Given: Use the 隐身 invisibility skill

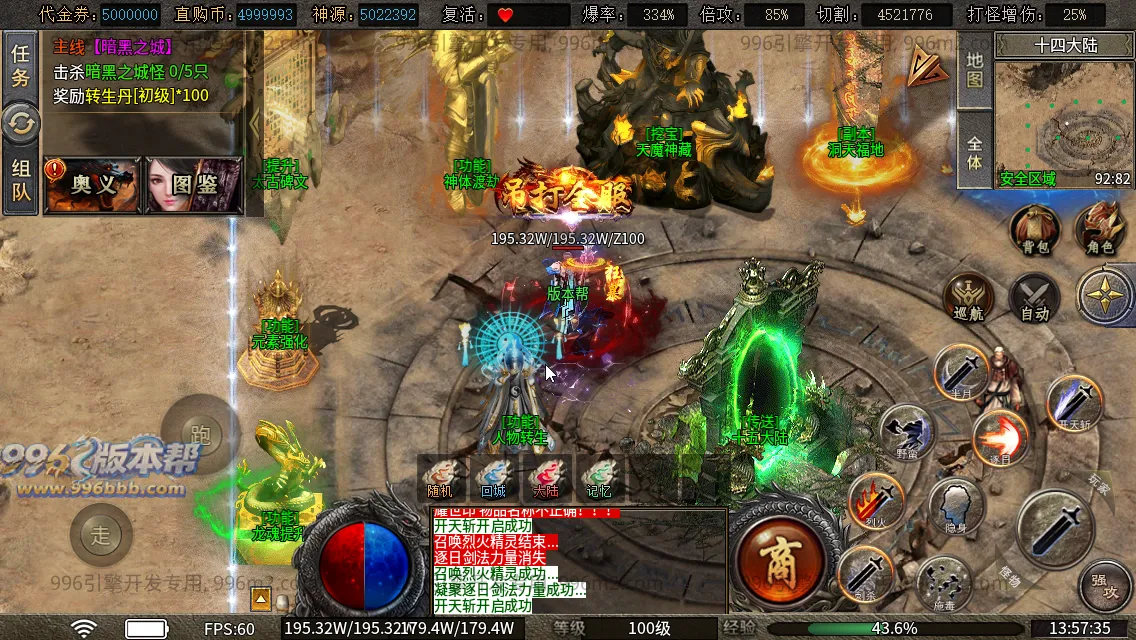Looking at the screenshot, I should [x=956, y=507].
